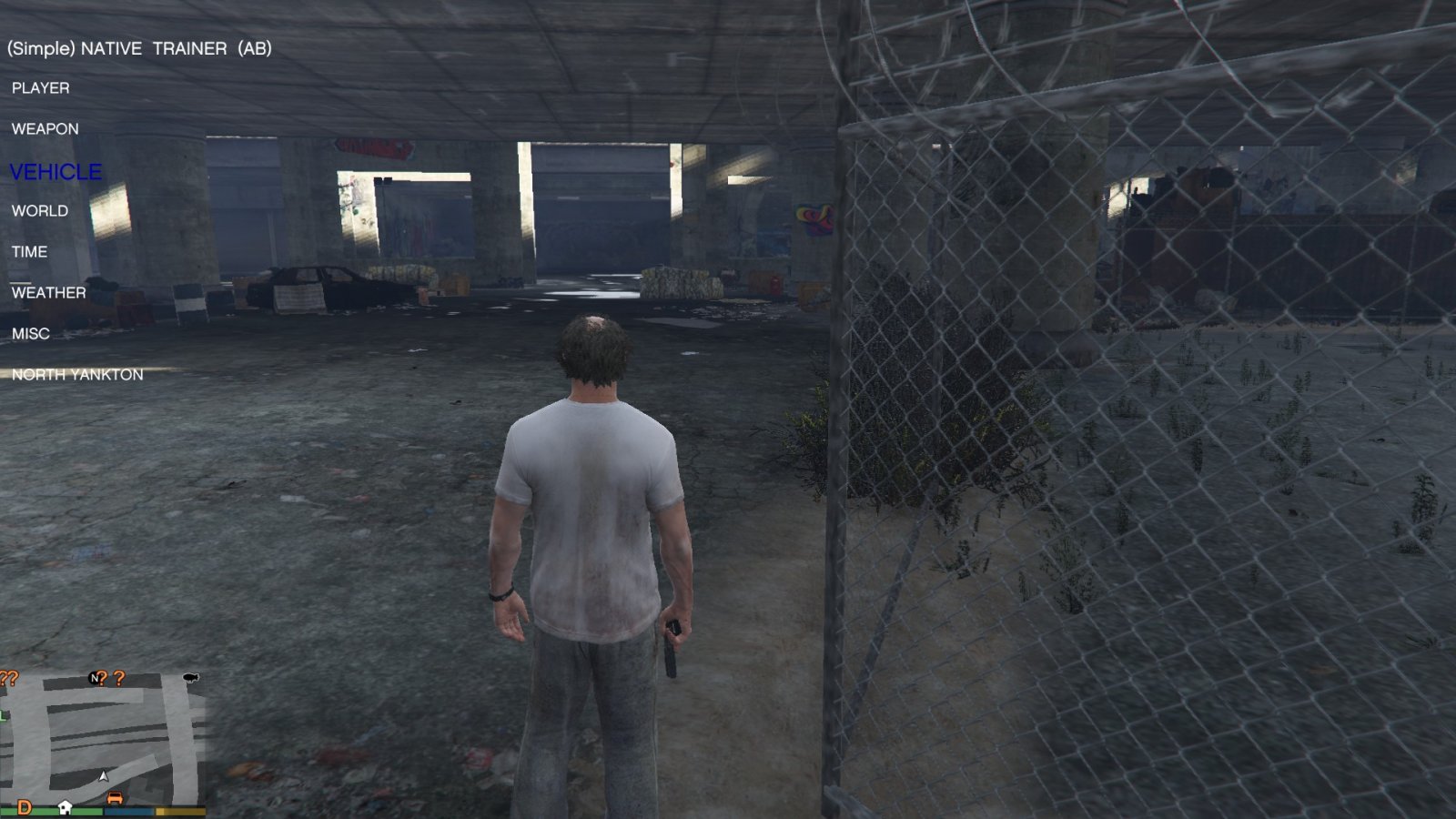Choose the highlighted VEHICLE option

click(x=56, y=171)
